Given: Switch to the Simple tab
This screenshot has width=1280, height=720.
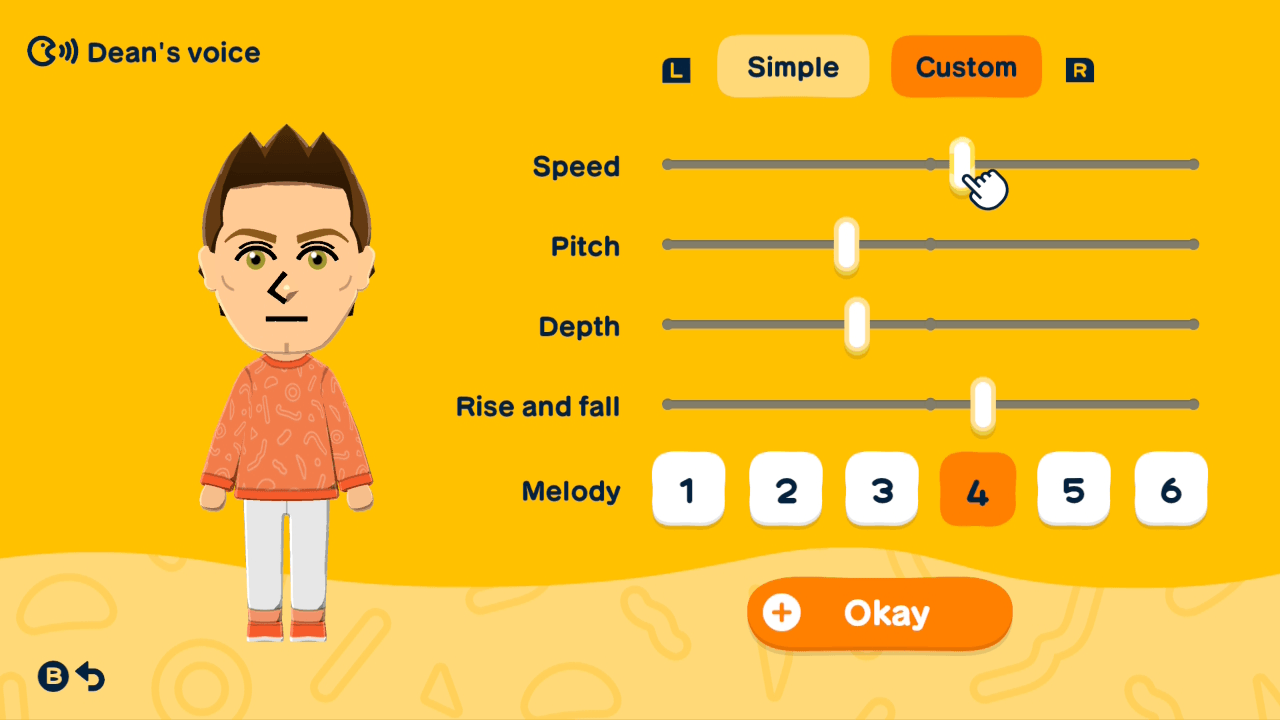Looking at the screenshot, I should pos(793,66).
